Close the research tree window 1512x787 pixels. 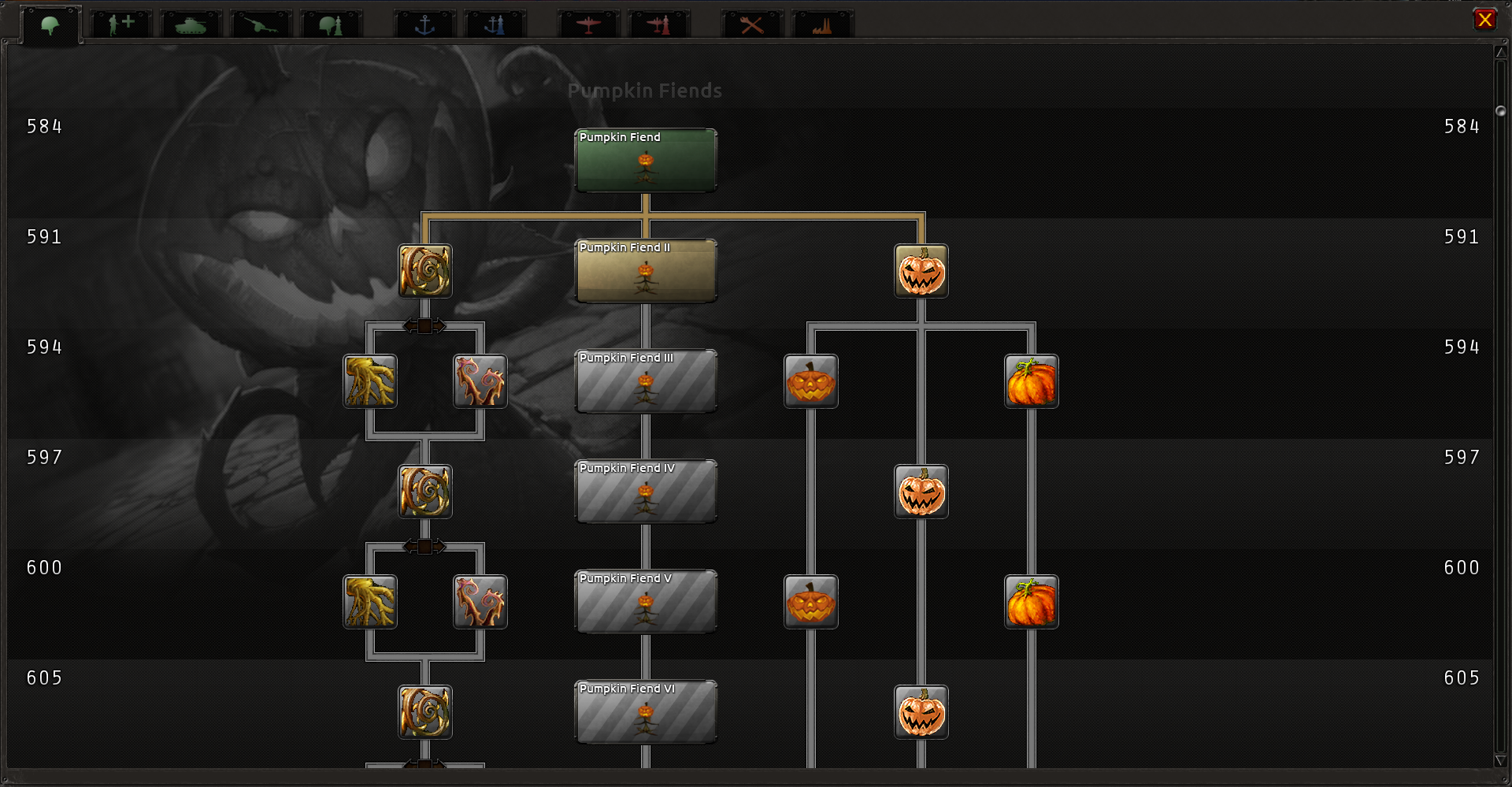[1484, 20]
